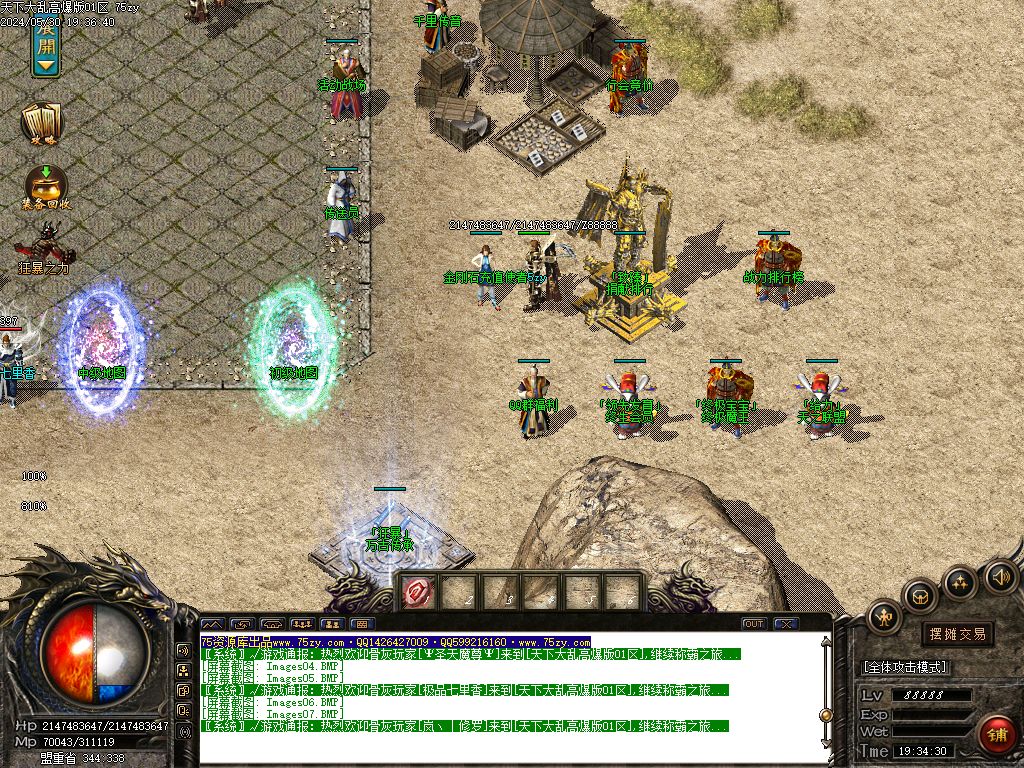Click the 摆摊交易 stall trade button

pyautogui.click(x=957, y=633)
